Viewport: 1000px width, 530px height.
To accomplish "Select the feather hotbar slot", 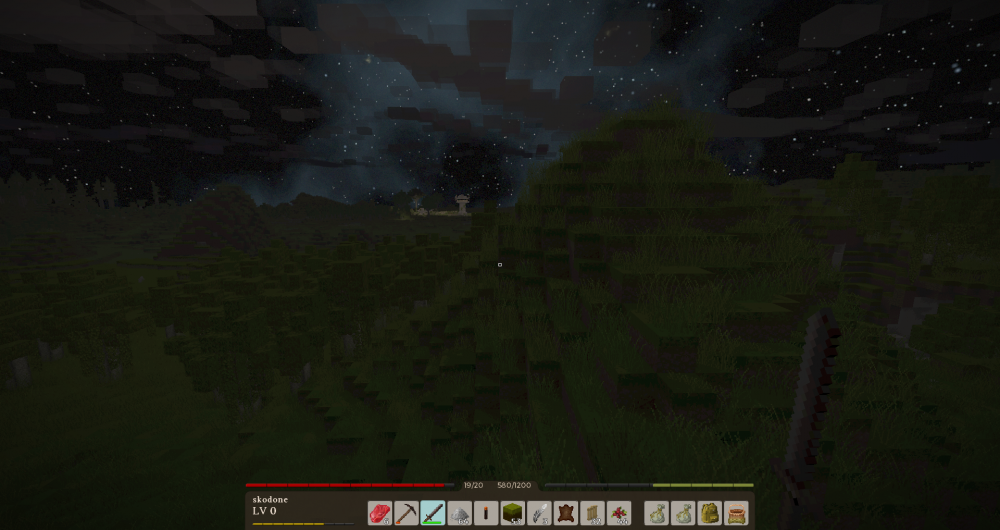I will [x=540, y=513].
